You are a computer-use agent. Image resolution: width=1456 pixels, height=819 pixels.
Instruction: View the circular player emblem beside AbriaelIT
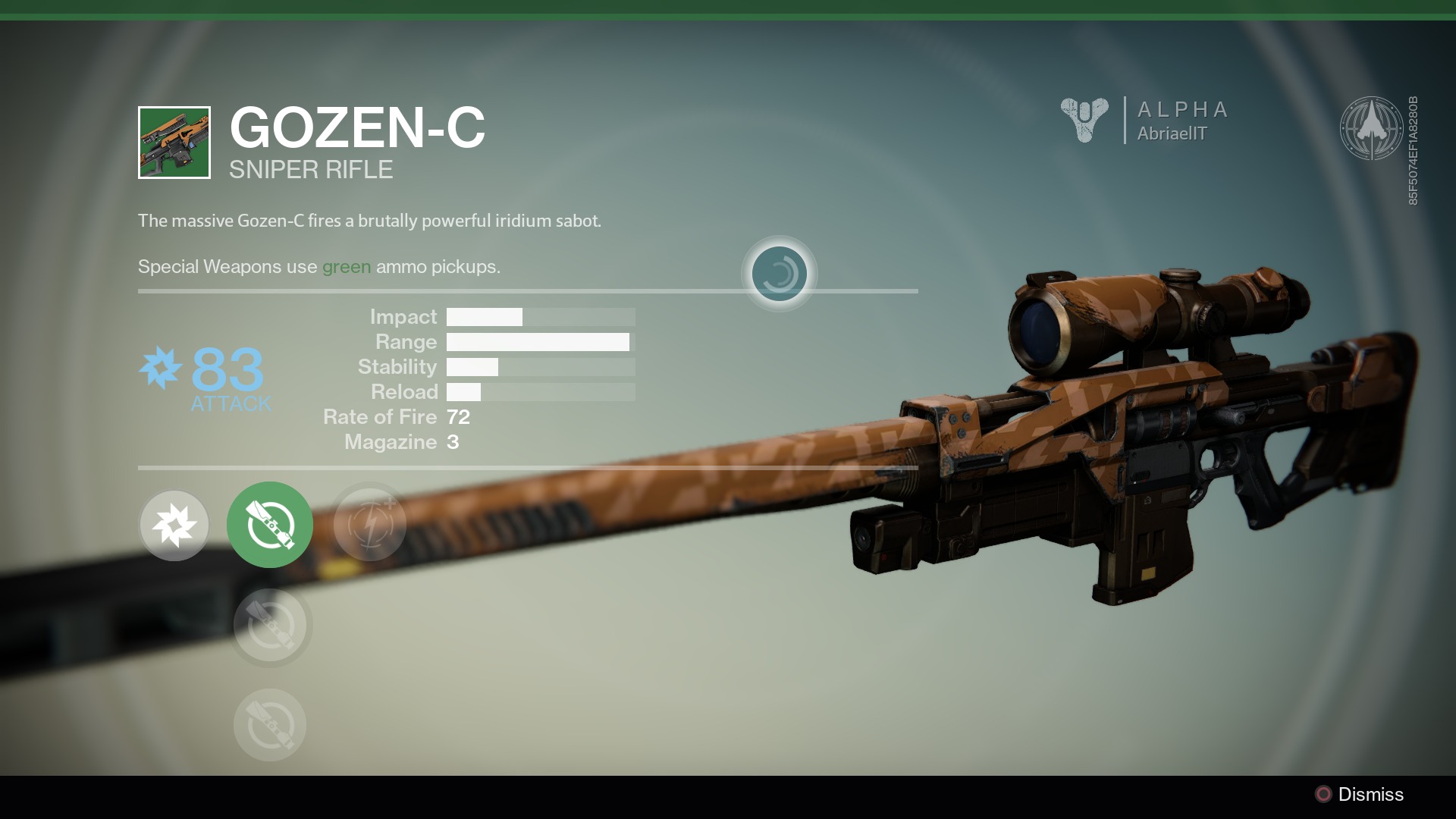tap(1371, 127)
